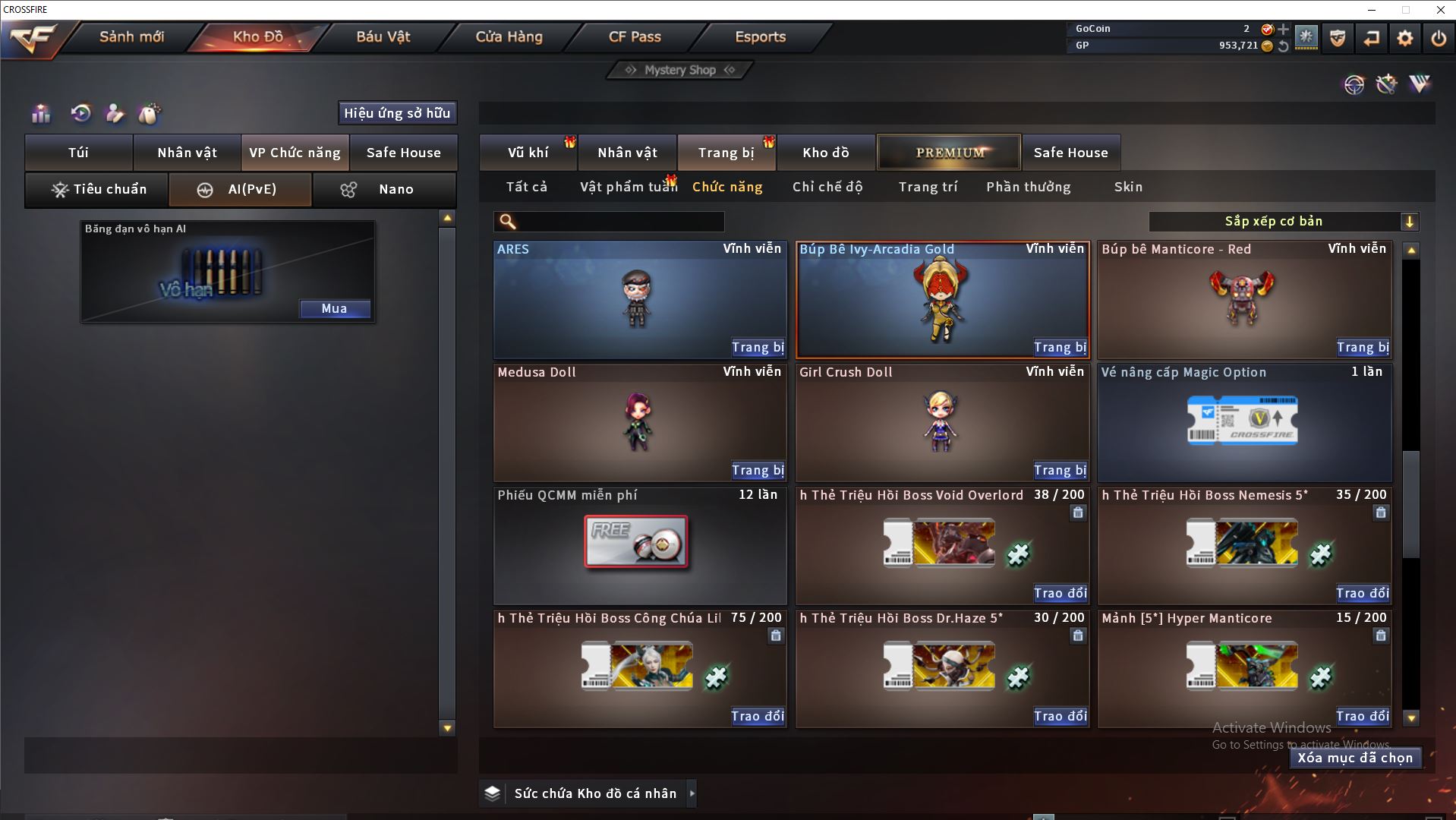
Task: Click the inventory search field
Action: click(619, 222)
